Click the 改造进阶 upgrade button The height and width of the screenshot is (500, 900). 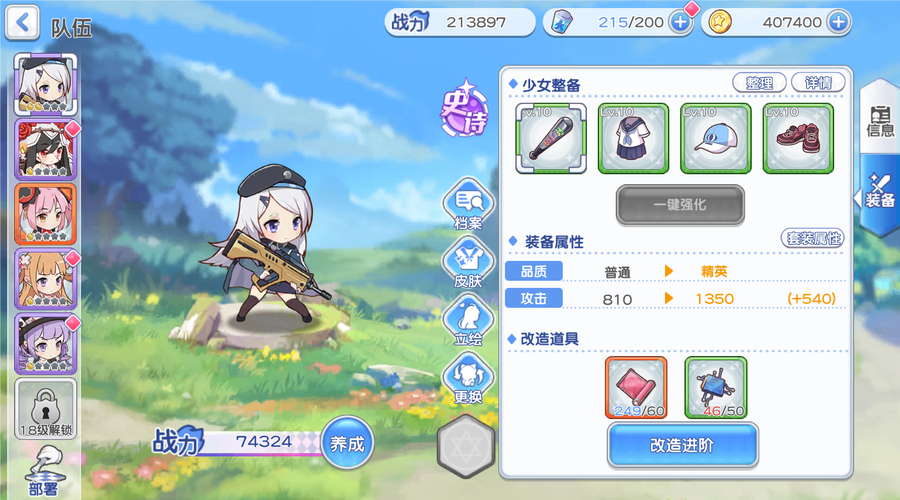pyautogui.click(x=682, y=445)
